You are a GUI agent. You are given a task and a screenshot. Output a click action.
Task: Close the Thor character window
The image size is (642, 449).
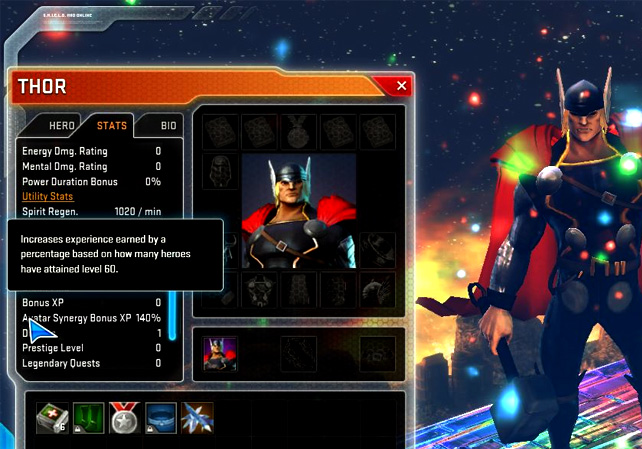(x=402, y=86)
